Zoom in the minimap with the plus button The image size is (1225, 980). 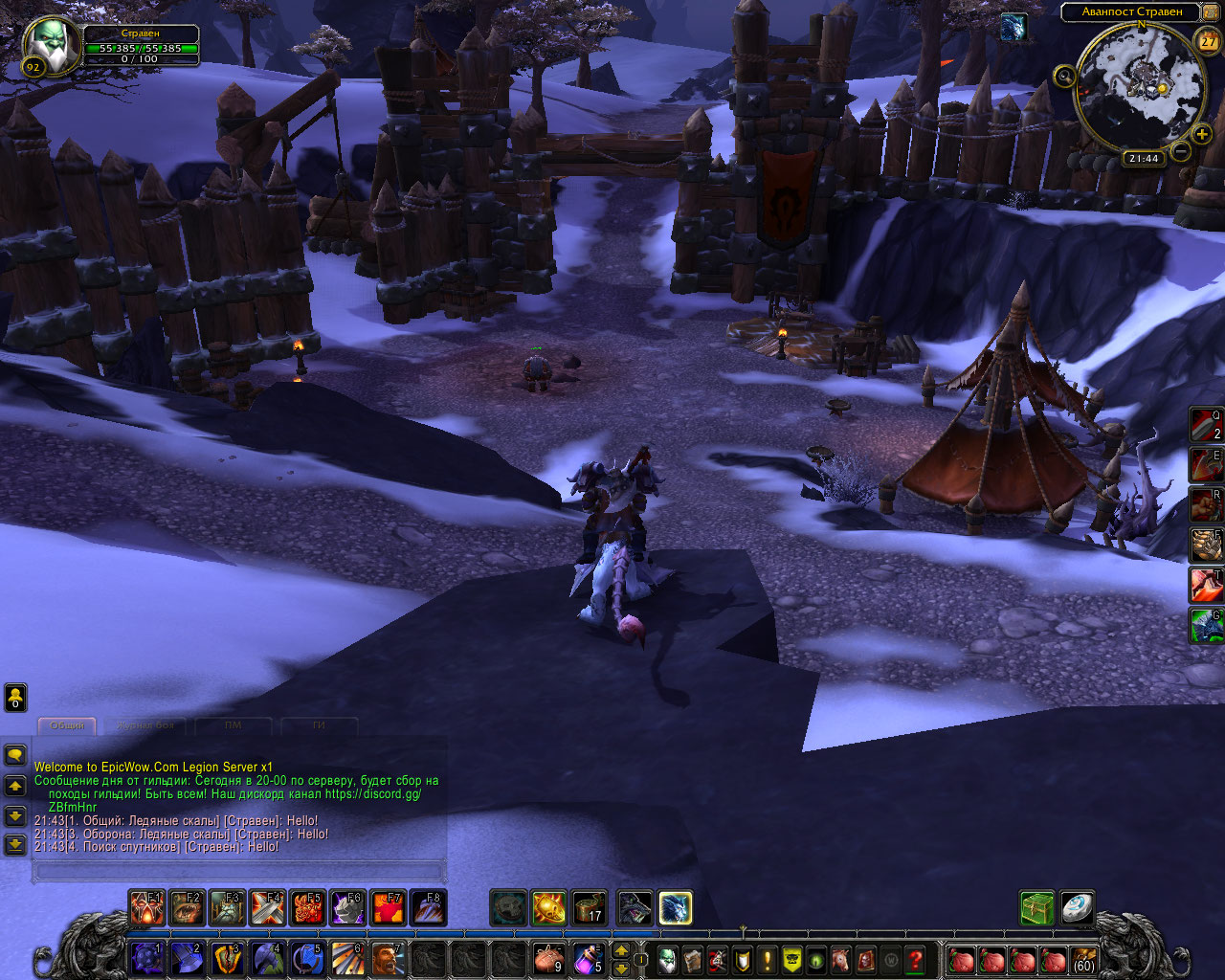click(1202, 135)
